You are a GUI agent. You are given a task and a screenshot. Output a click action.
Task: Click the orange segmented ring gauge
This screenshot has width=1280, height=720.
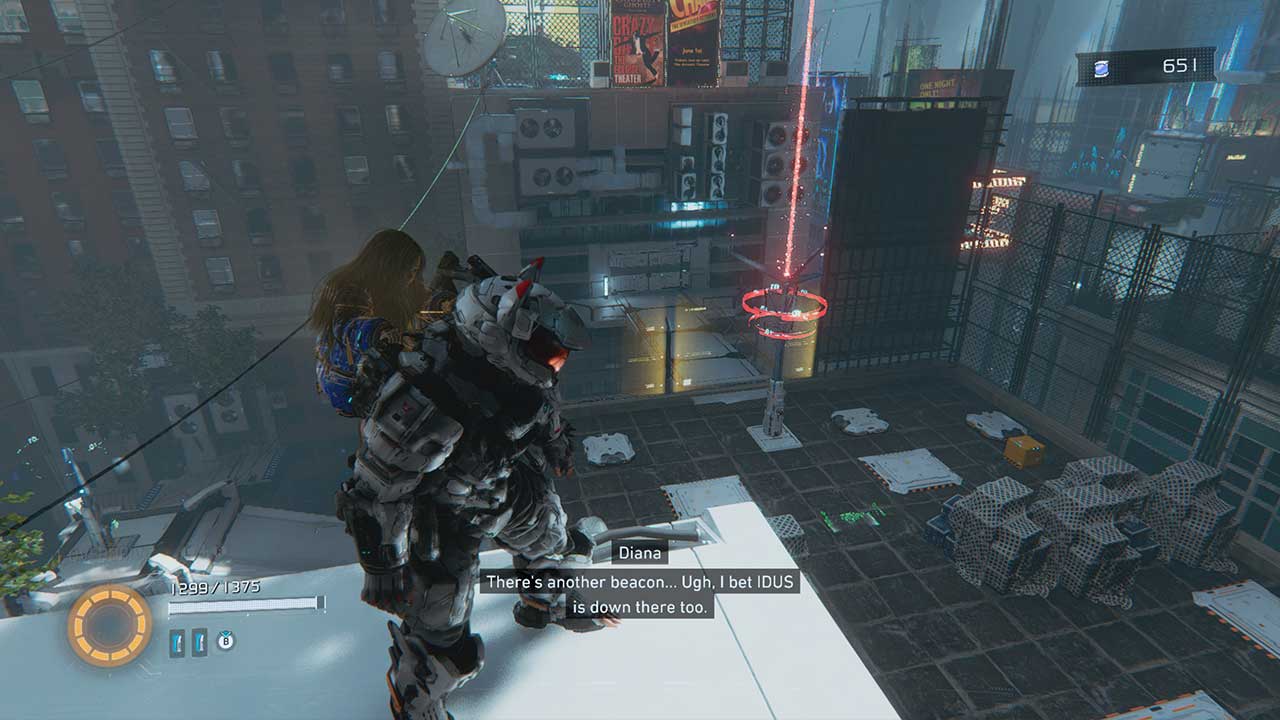click(x=110, y=626)
